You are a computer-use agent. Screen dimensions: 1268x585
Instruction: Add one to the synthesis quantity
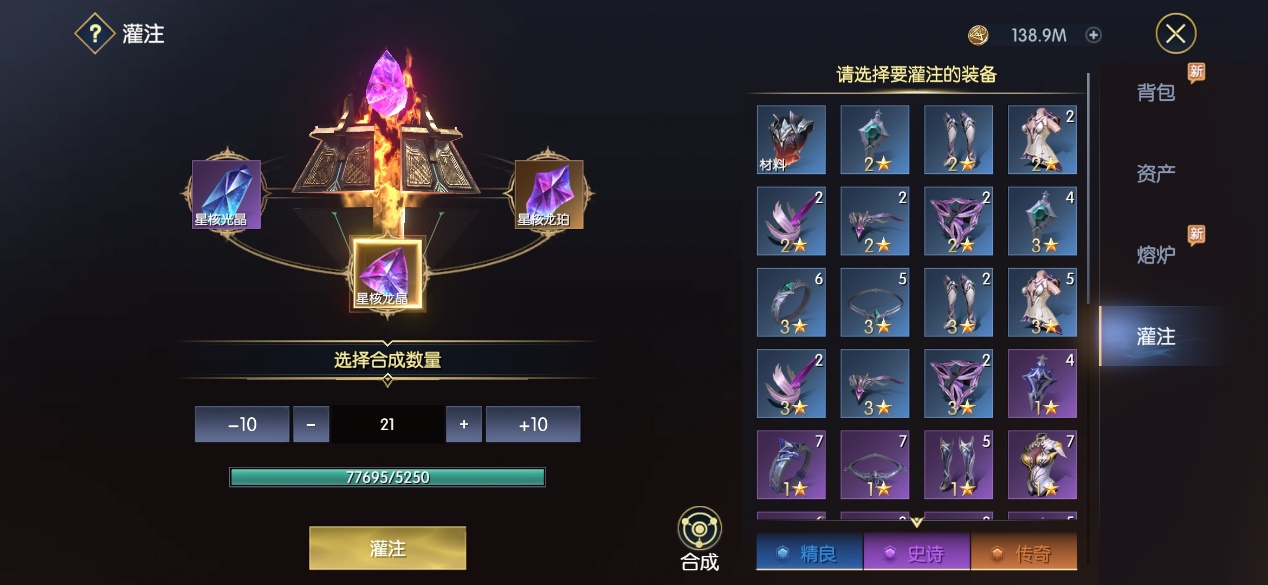(464, 424)
